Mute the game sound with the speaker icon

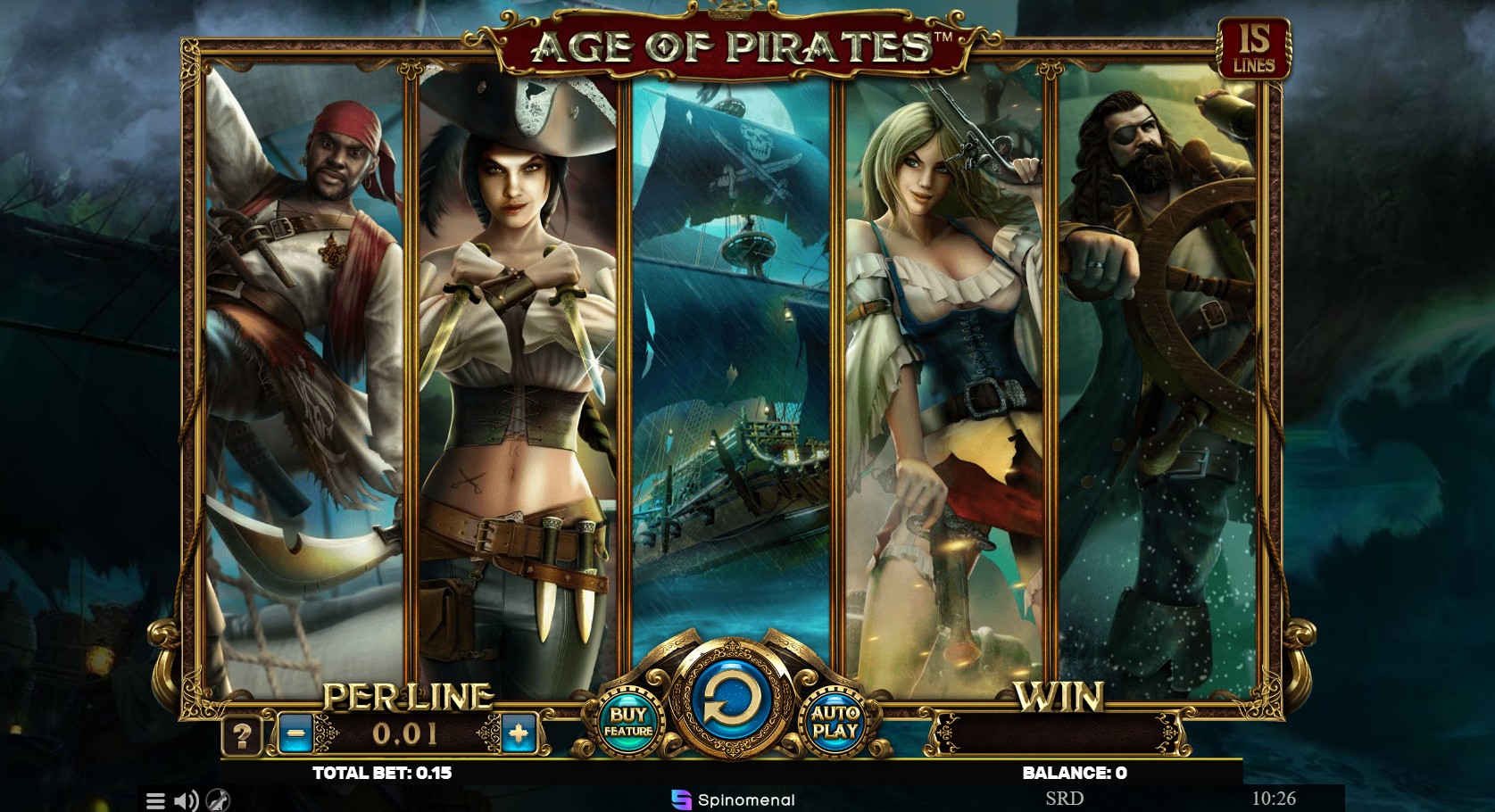click(x=184, y=800)
